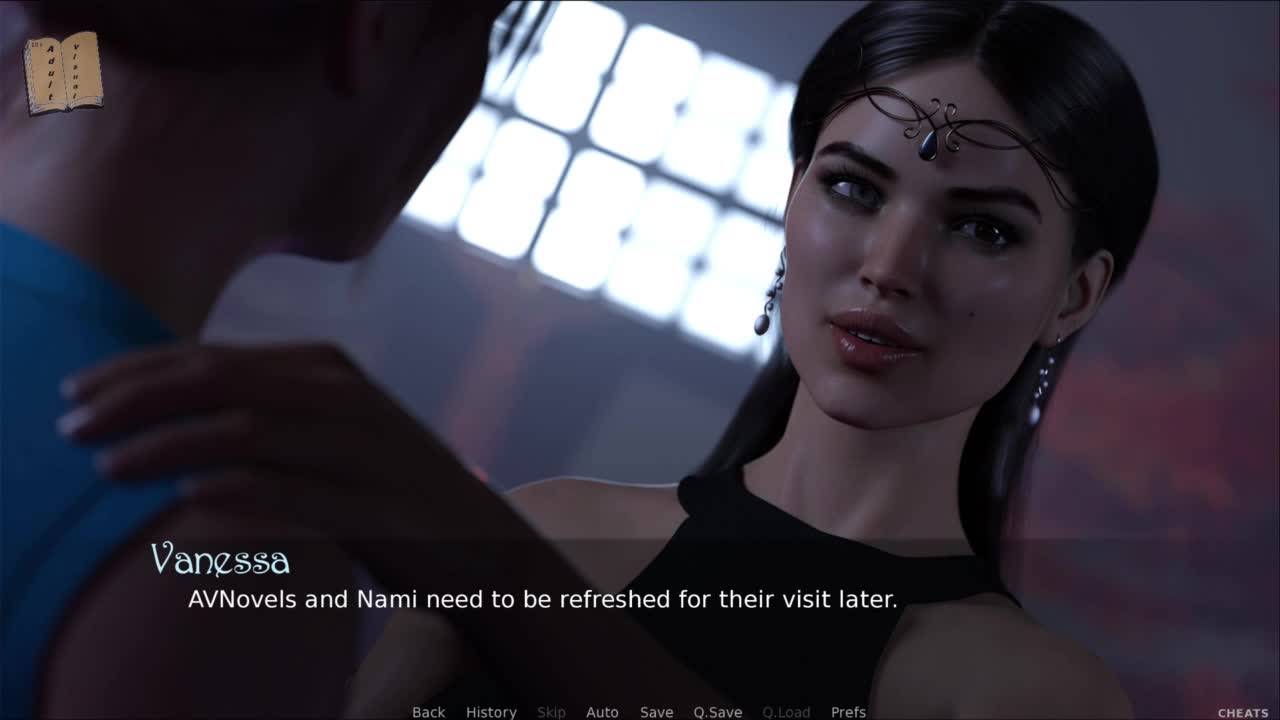Open the CHEATS panel

[1243, 713]
